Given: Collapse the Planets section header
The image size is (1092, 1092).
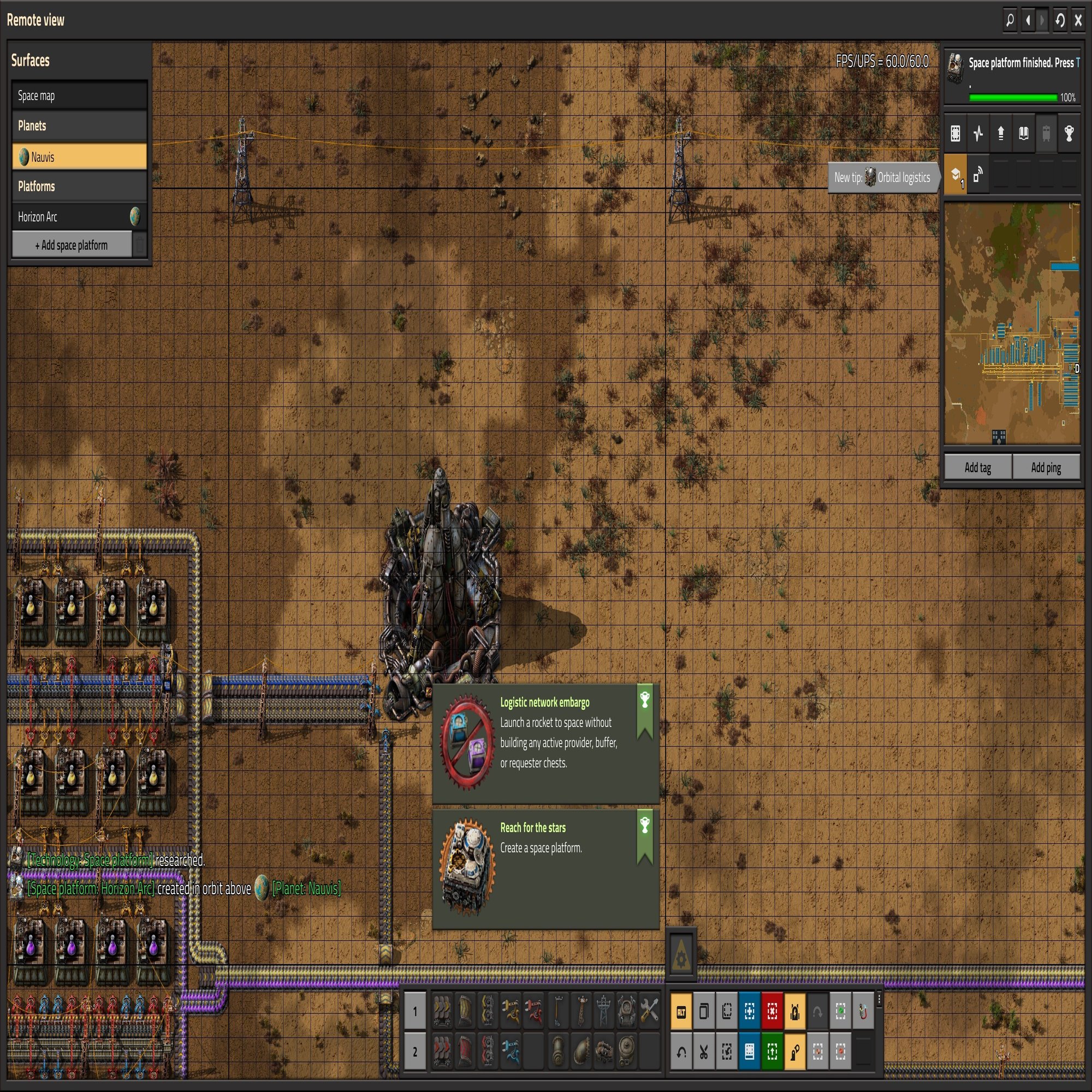Looking at the screenshot, I should click(80, 126).
